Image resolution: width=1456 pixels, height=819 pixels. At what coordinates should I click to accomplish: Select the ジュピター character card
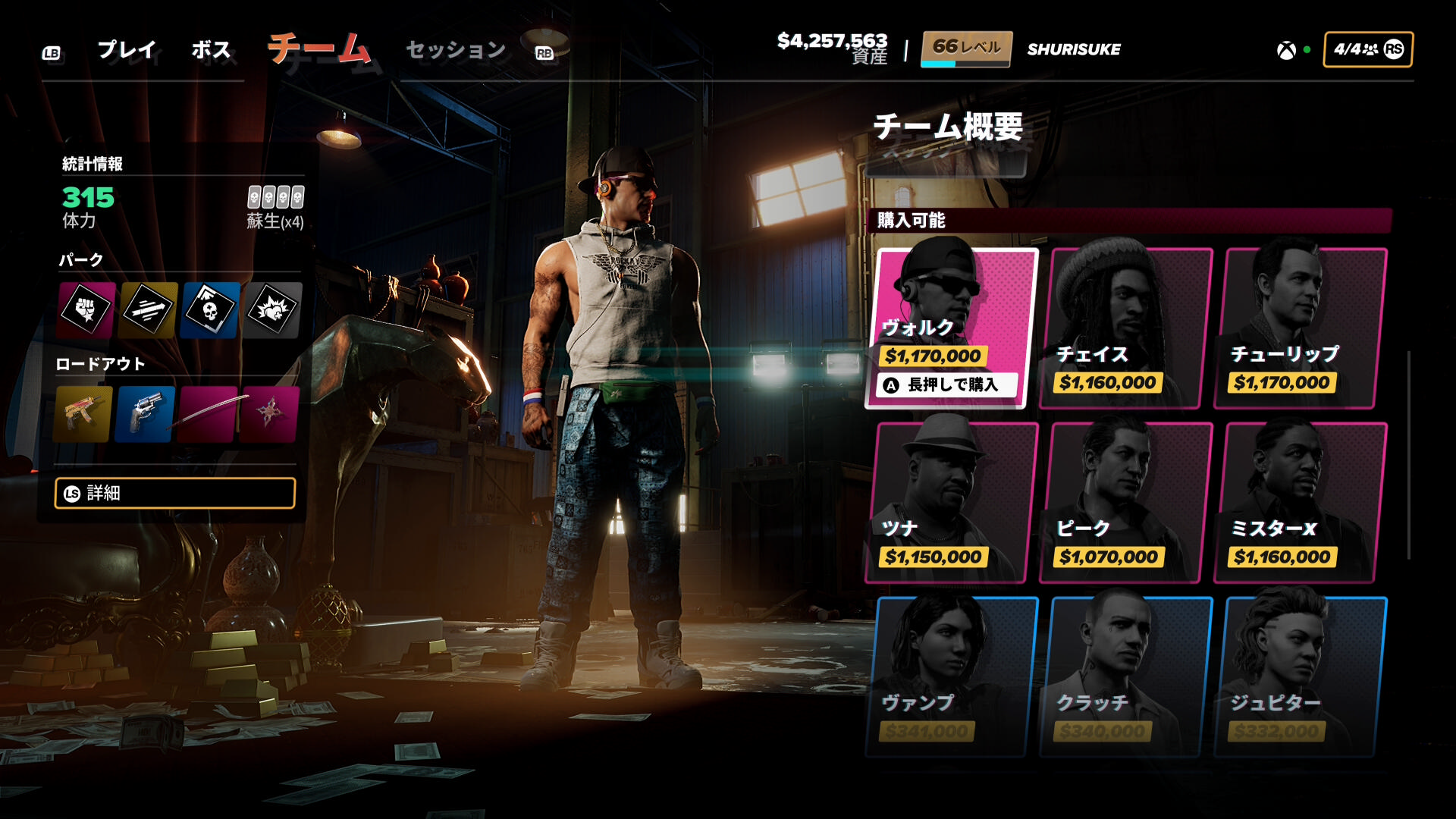[1301, 676]
